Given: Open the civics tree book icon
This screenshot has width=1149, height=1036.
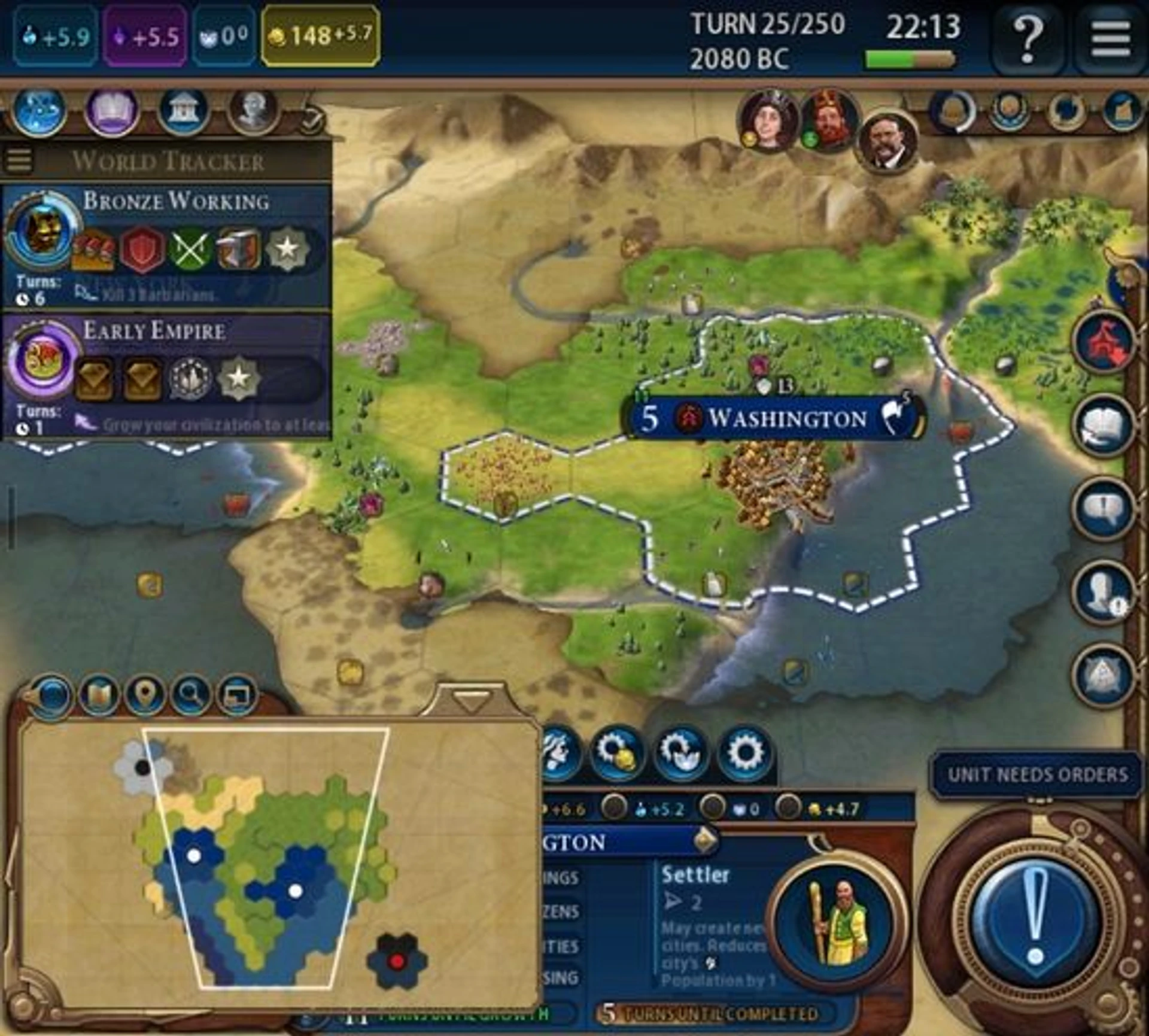Looking at the screenshot, I should pyautogui.click(x=113, y=111).
